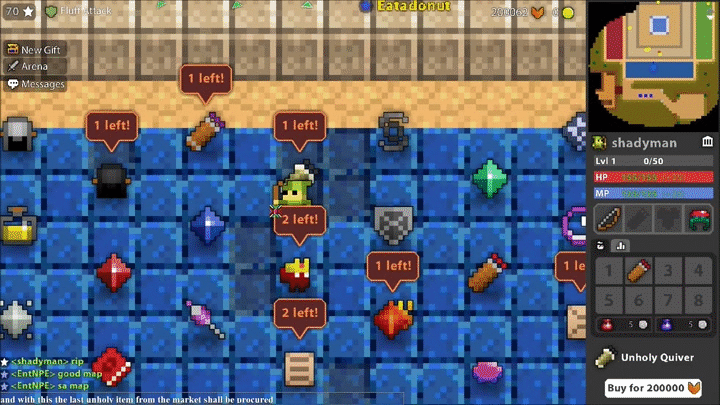Switch to the backpack inventory tab
The image size is (720, 405).
[601, 246]
